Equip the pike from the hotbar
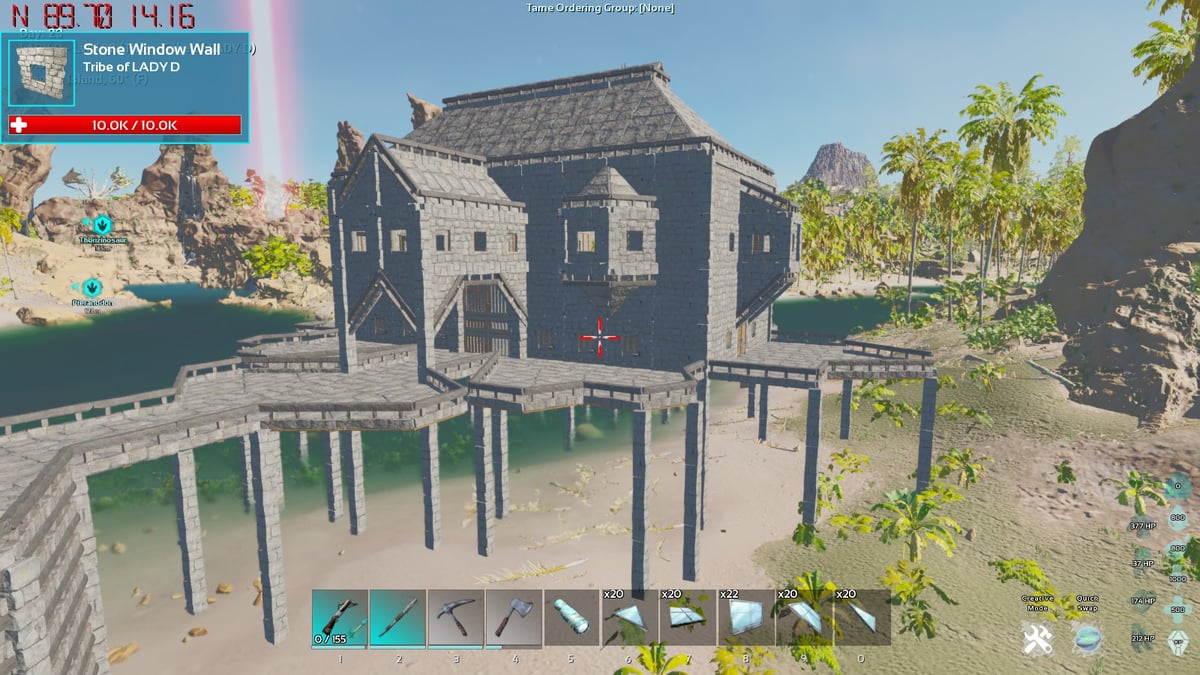This screenshot has width=1200, height=675. [x=398, y=617]
